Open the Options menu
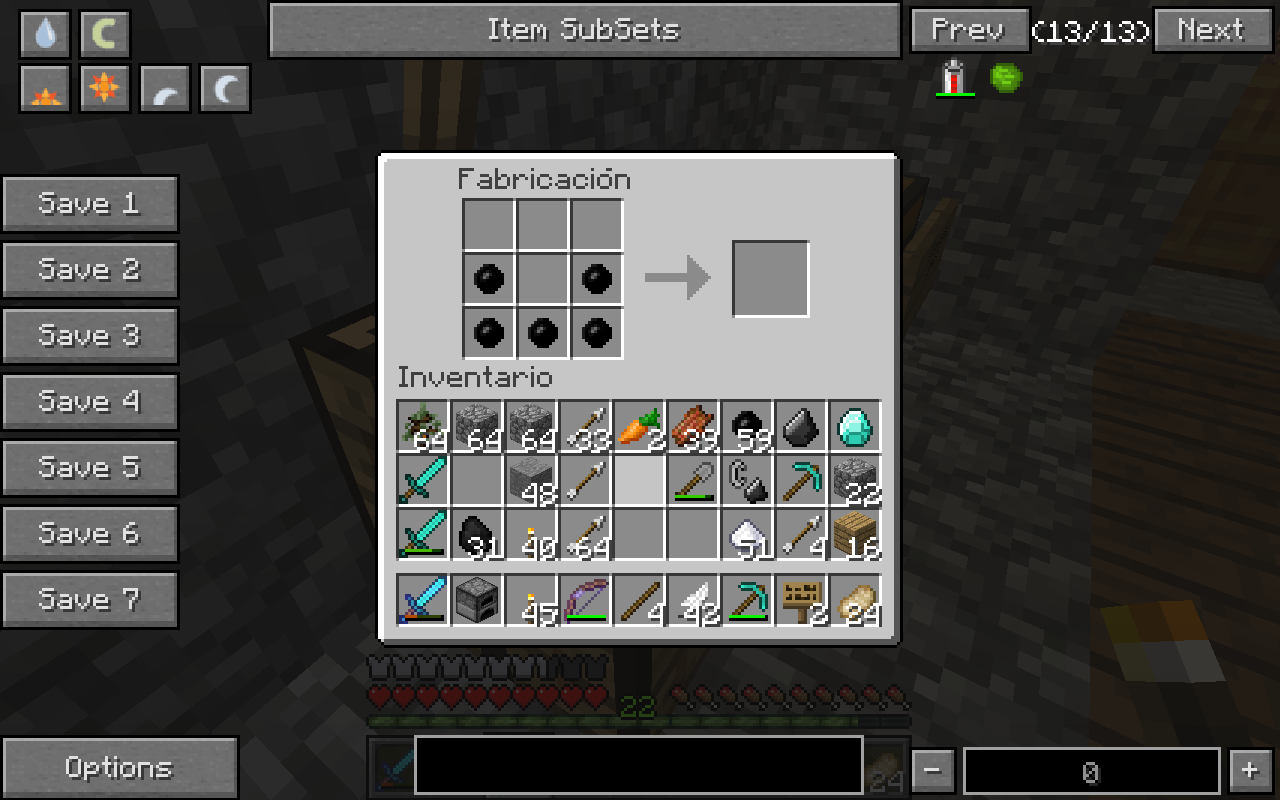1280x800 pixels. click(x=119, y=768)
